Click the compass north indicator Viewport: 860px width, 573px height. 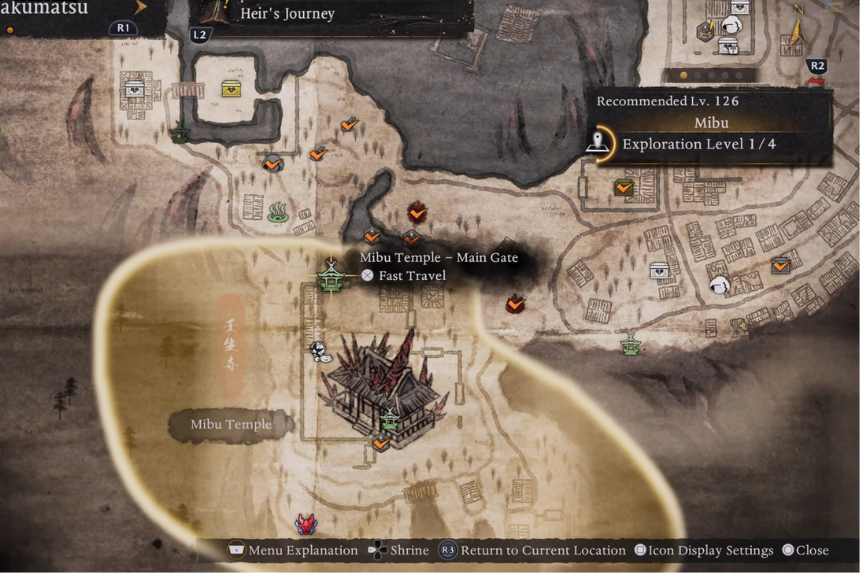pyautogui.click(x=796, y=30)
